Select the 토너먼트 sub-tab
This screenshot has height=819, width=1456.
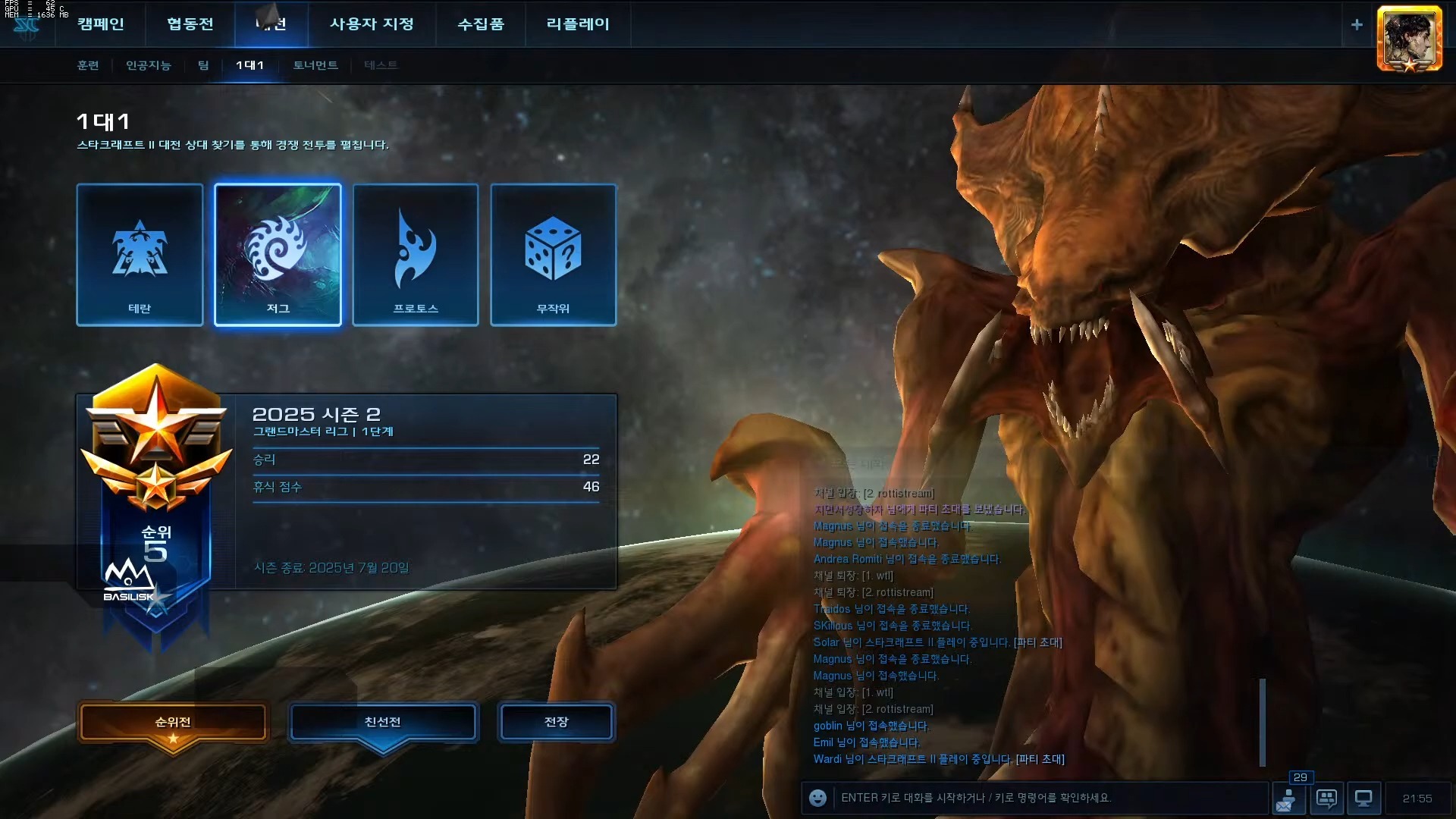click(313, 65)
